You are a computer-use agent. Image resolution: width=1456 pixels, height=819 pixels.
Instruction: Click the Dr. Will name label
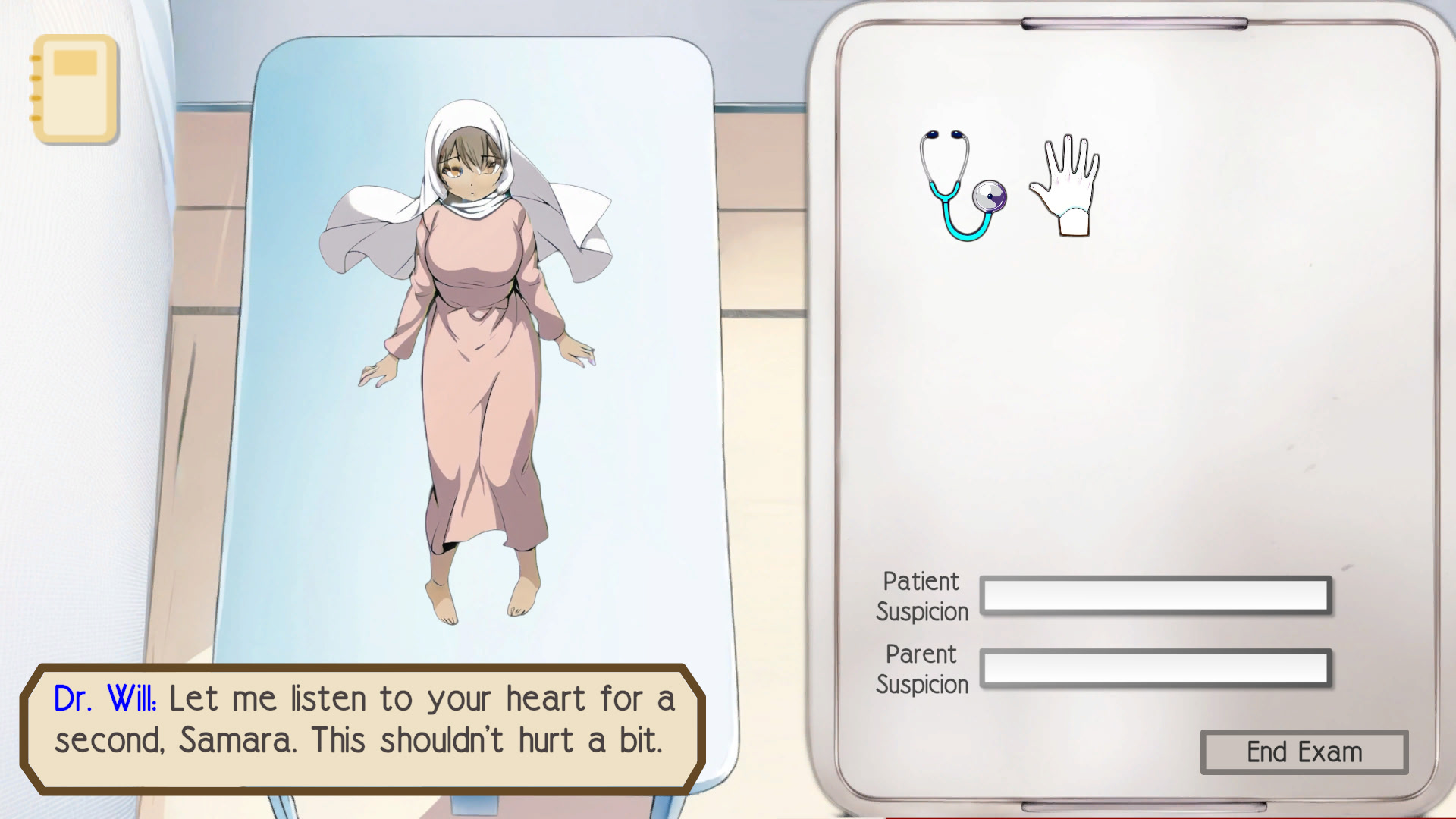pyautogui.click(x=106, y=698)
